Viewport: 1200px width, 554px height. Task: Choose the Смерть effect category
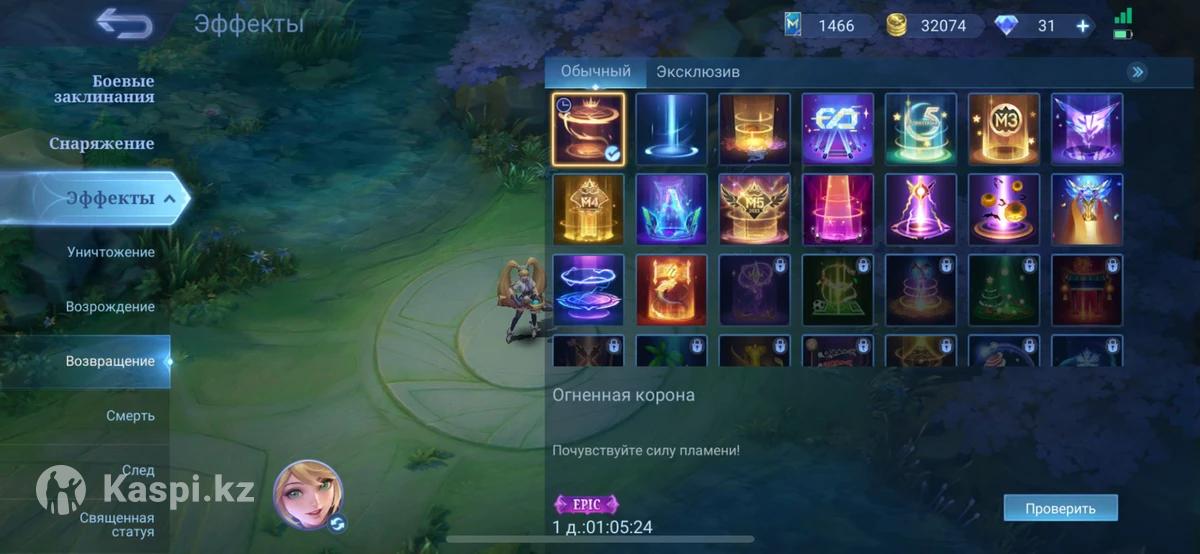pos(130,415)
